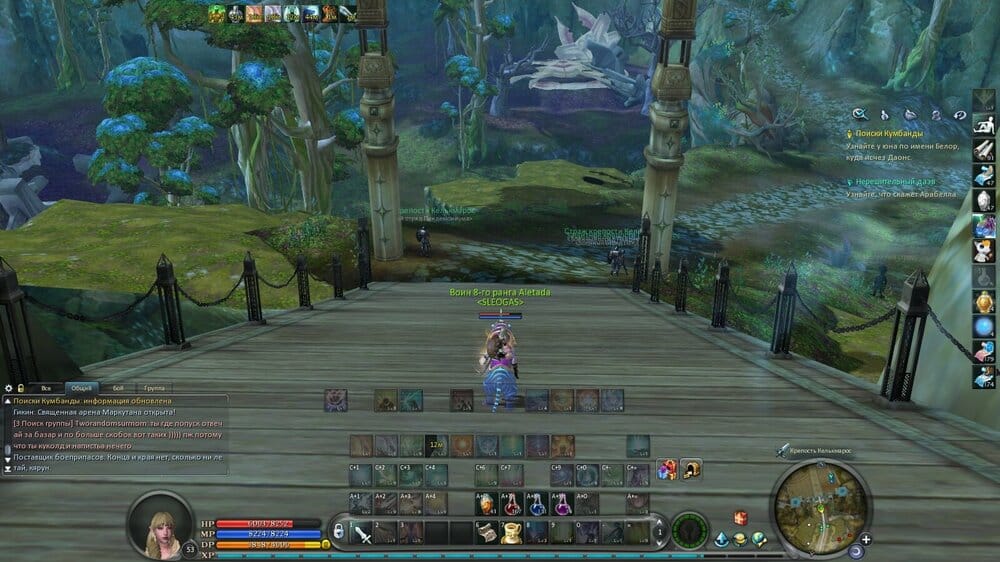The height and width of the screenshot is (562, 1000).
Task: Open the "Бой" combat chat tab
Action: coord(118,388)
